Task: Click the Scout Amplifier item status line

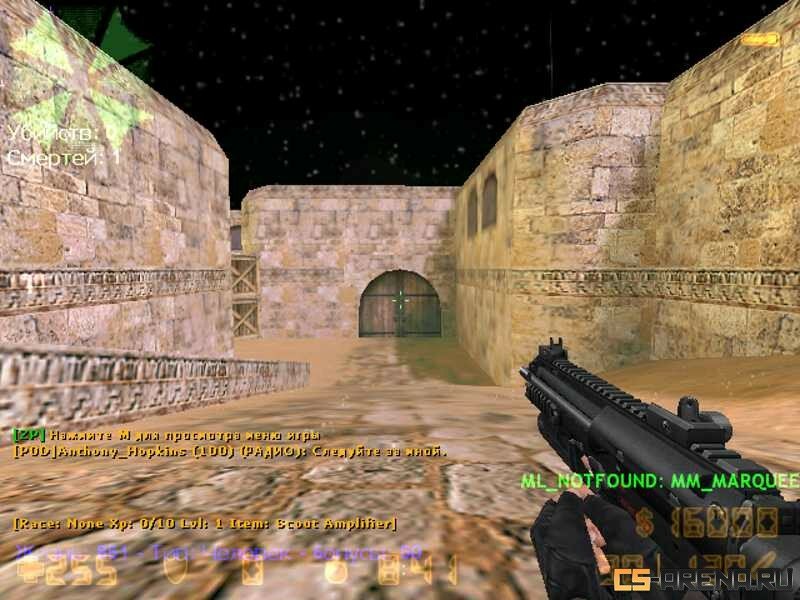Action: 205,523
